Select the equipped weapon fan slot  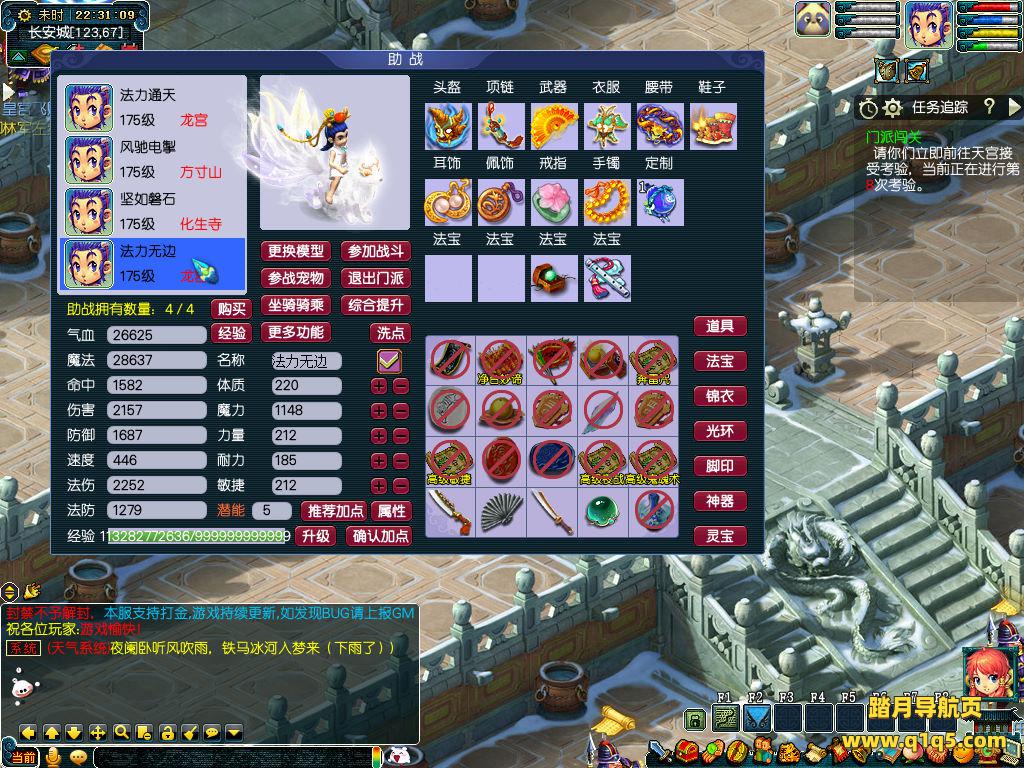click(x=554, y=127)
